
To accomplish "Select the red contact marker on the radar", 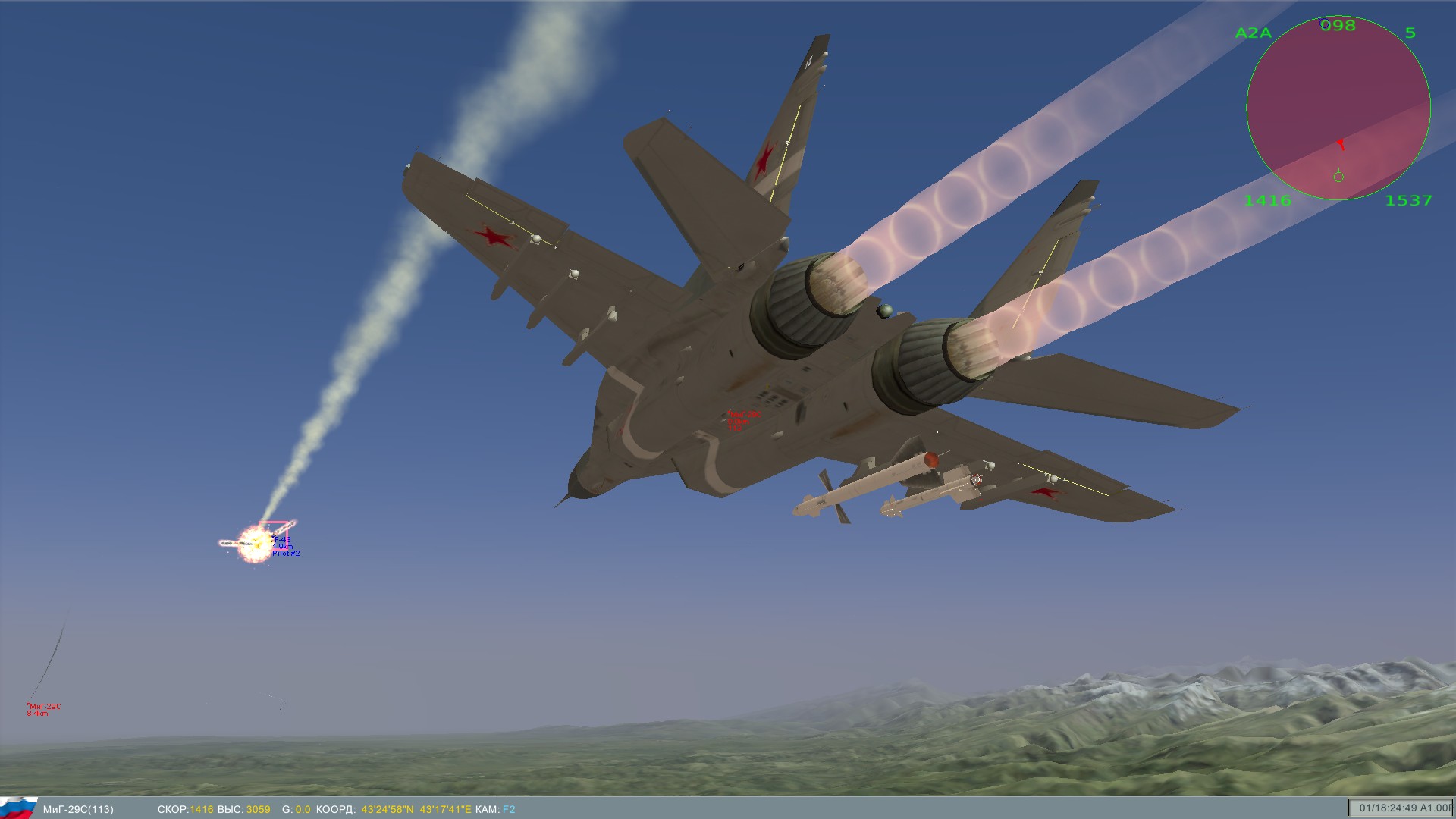I will click(x=1341, y=143).
